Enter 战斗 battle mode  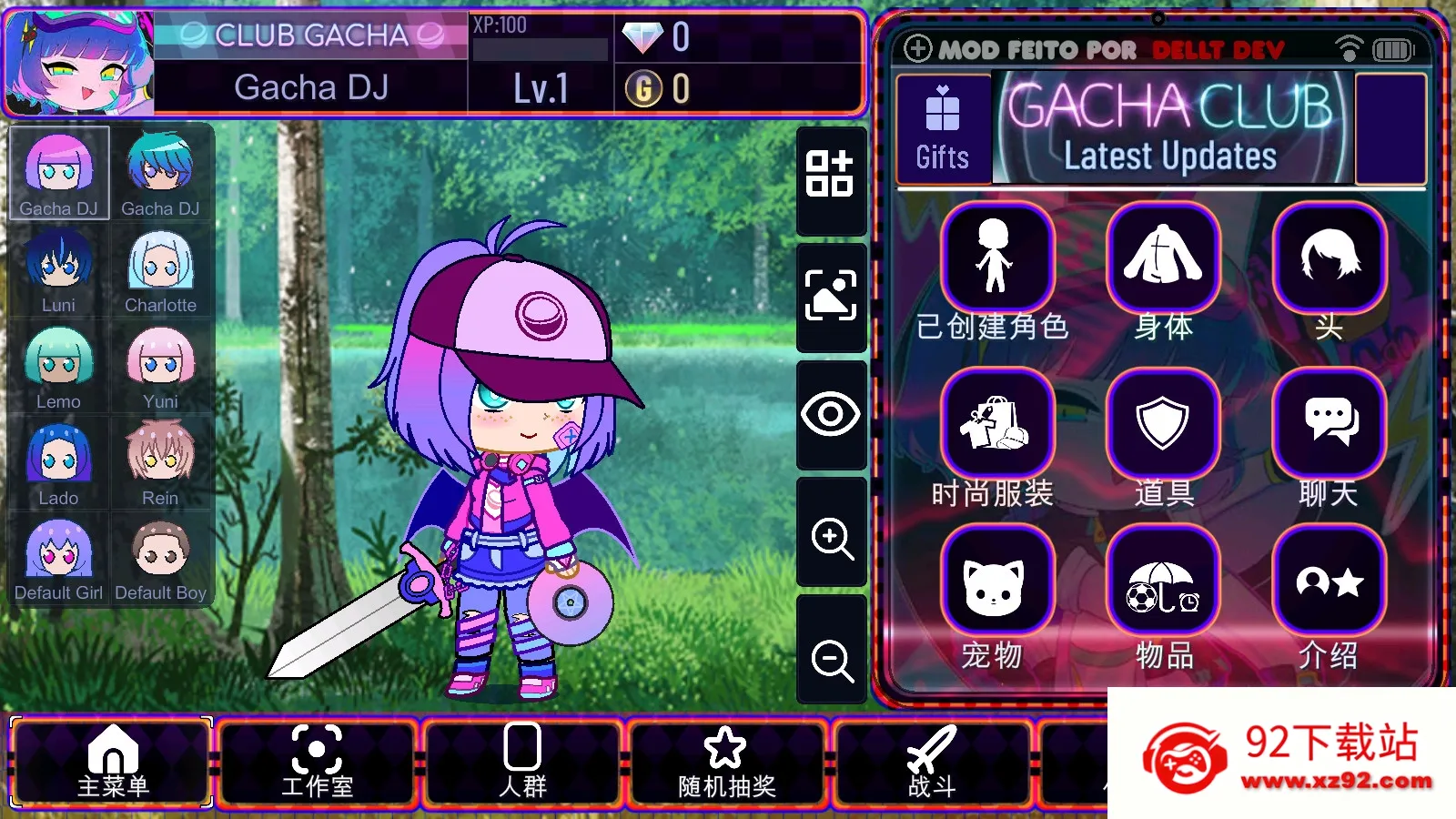pyautogui.click(x=932, y=763)
